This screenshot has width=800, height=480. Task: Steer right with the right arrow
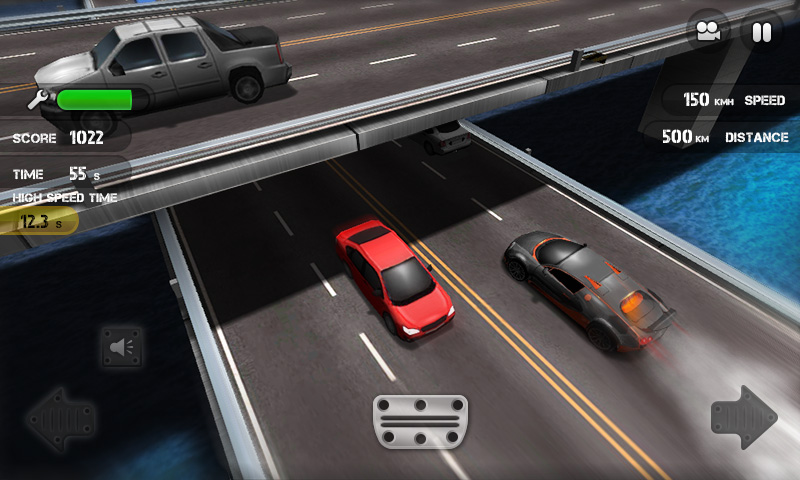coord(744,417)
